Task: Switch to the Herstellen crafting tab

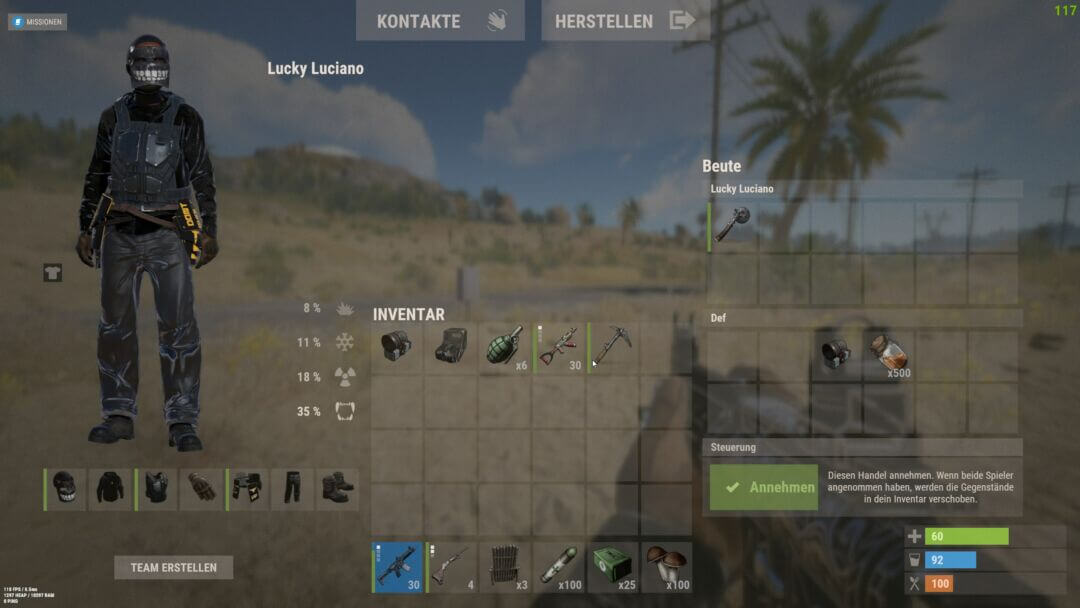Action: point(624,21)
